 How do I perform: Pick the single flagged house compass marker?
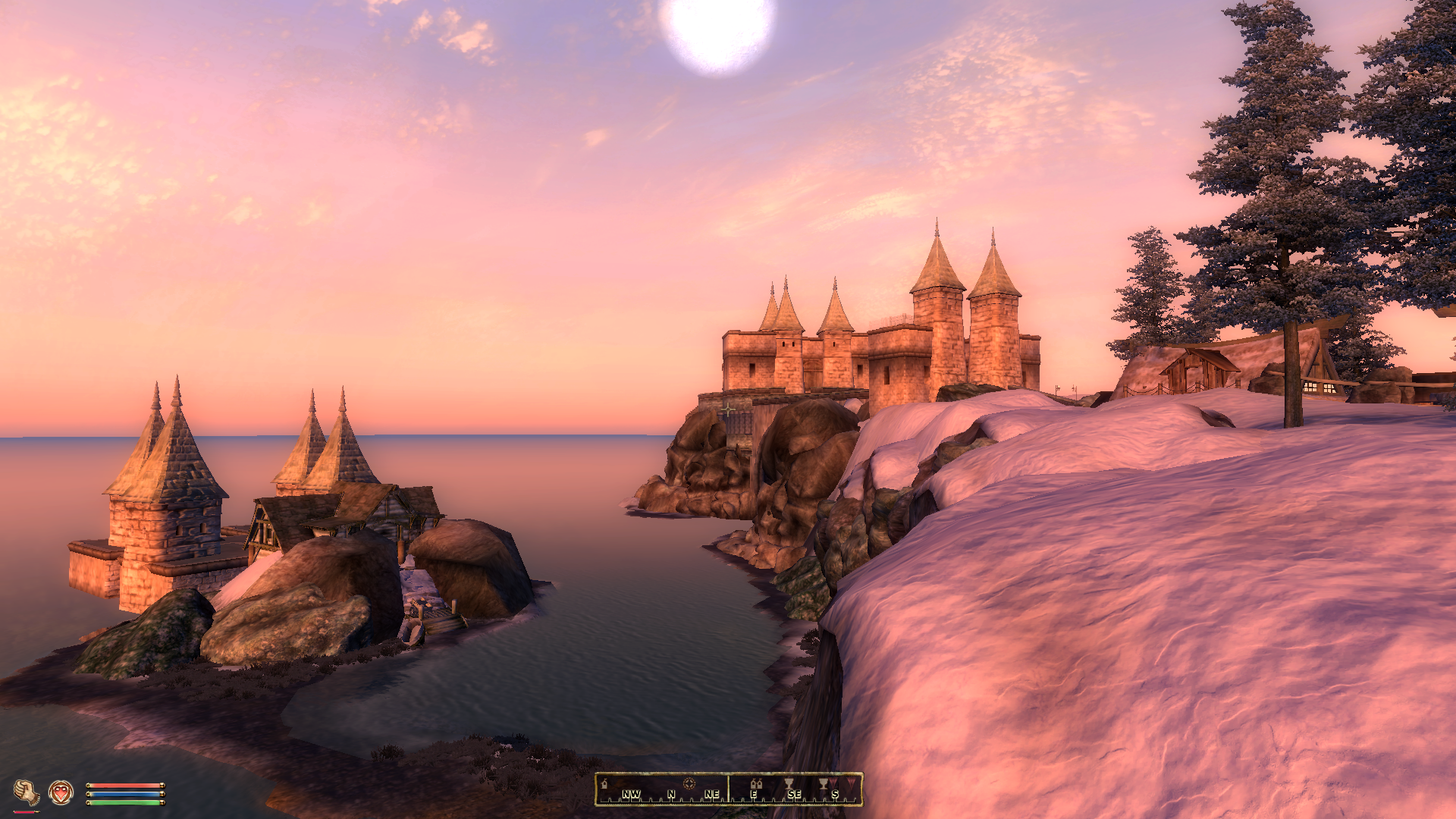click(x=604, y=783)
